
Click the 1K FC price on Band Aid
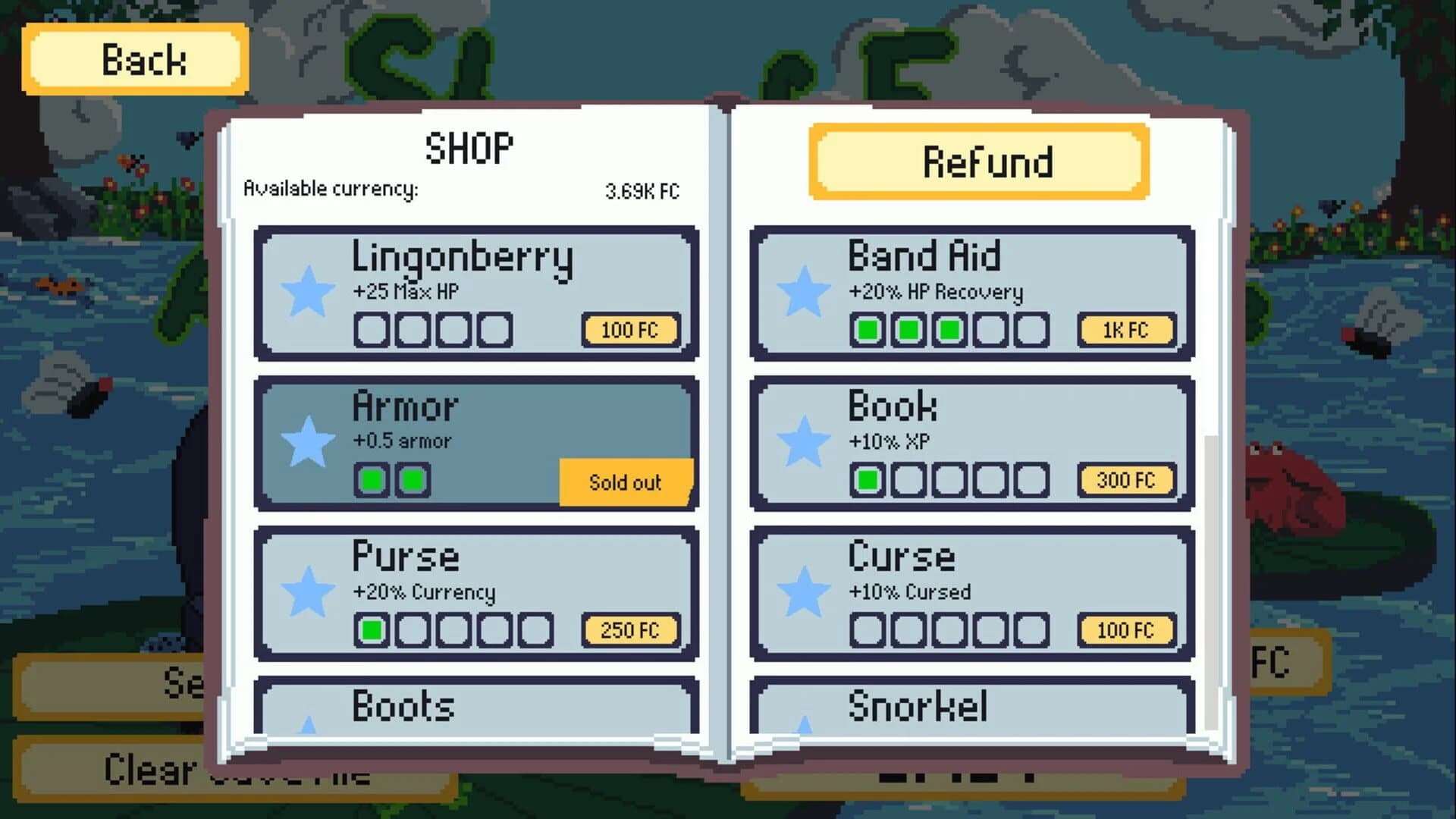point(1125,329)
